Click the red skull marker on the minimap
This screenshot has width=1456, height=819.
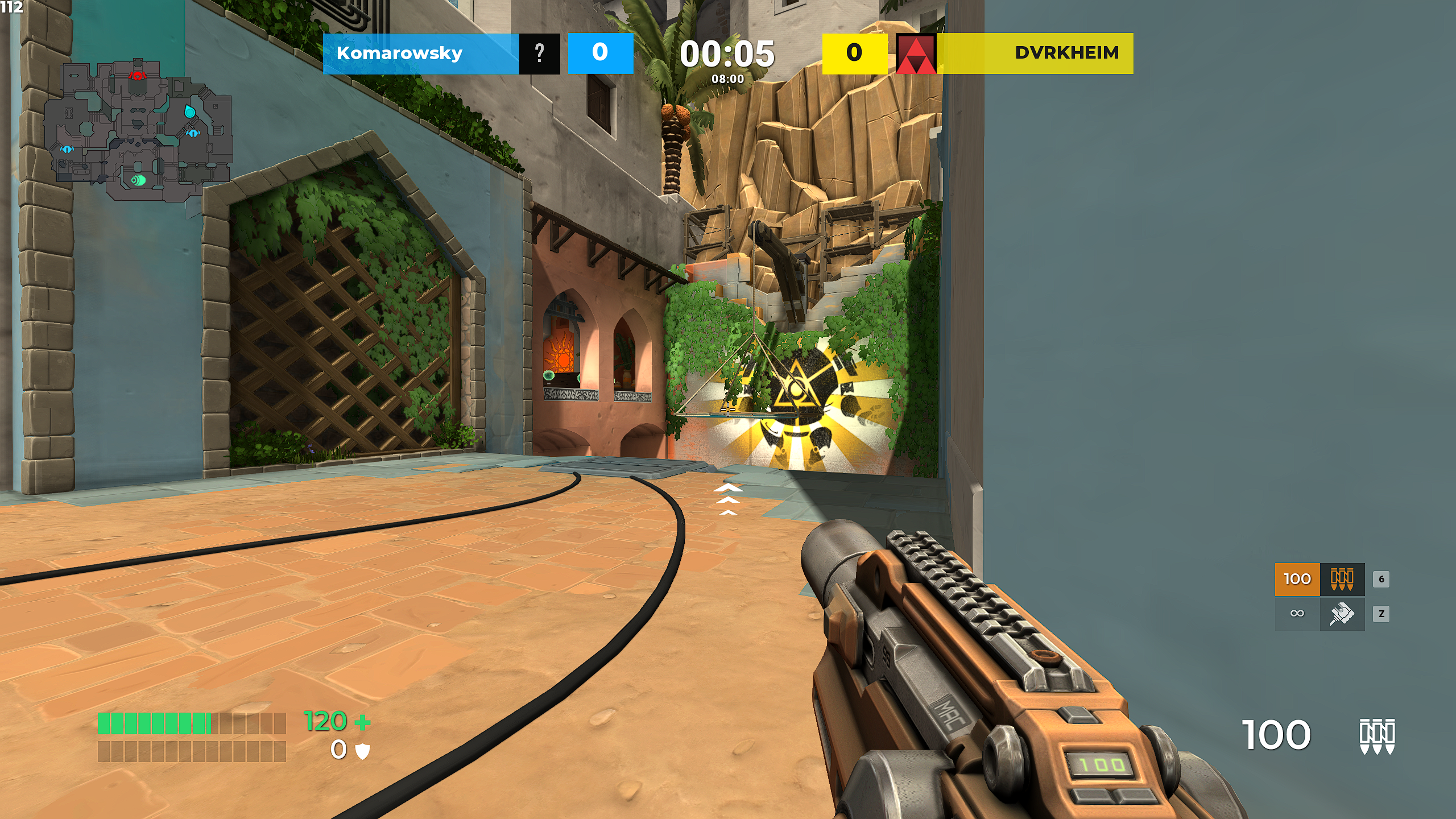click(x=138, y=76)
